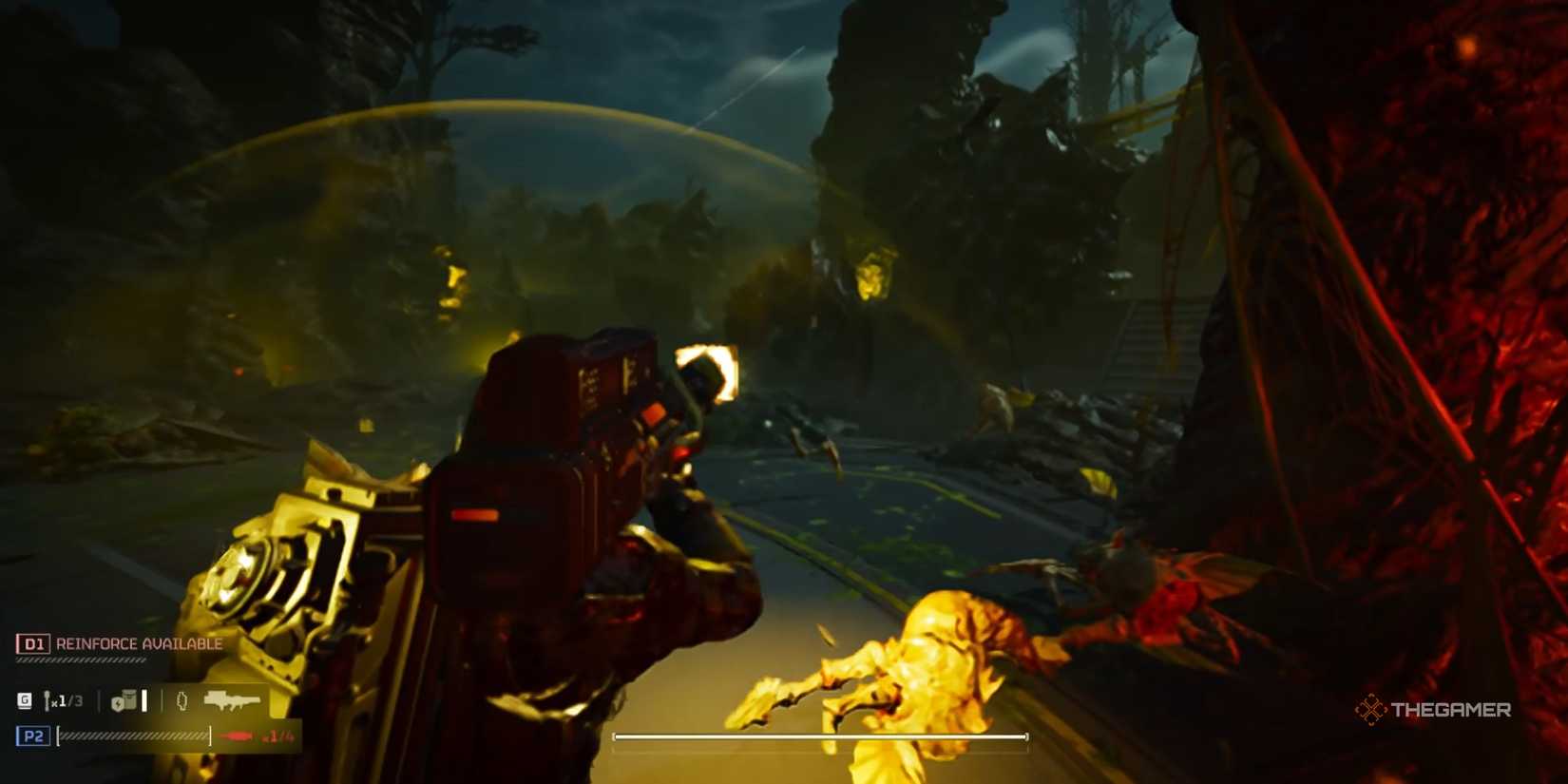Viewport: 1568px width, 784px height.
Task: Click the hatched bar under REINFORCE AVAILABLE
Action: click(81, 659)
